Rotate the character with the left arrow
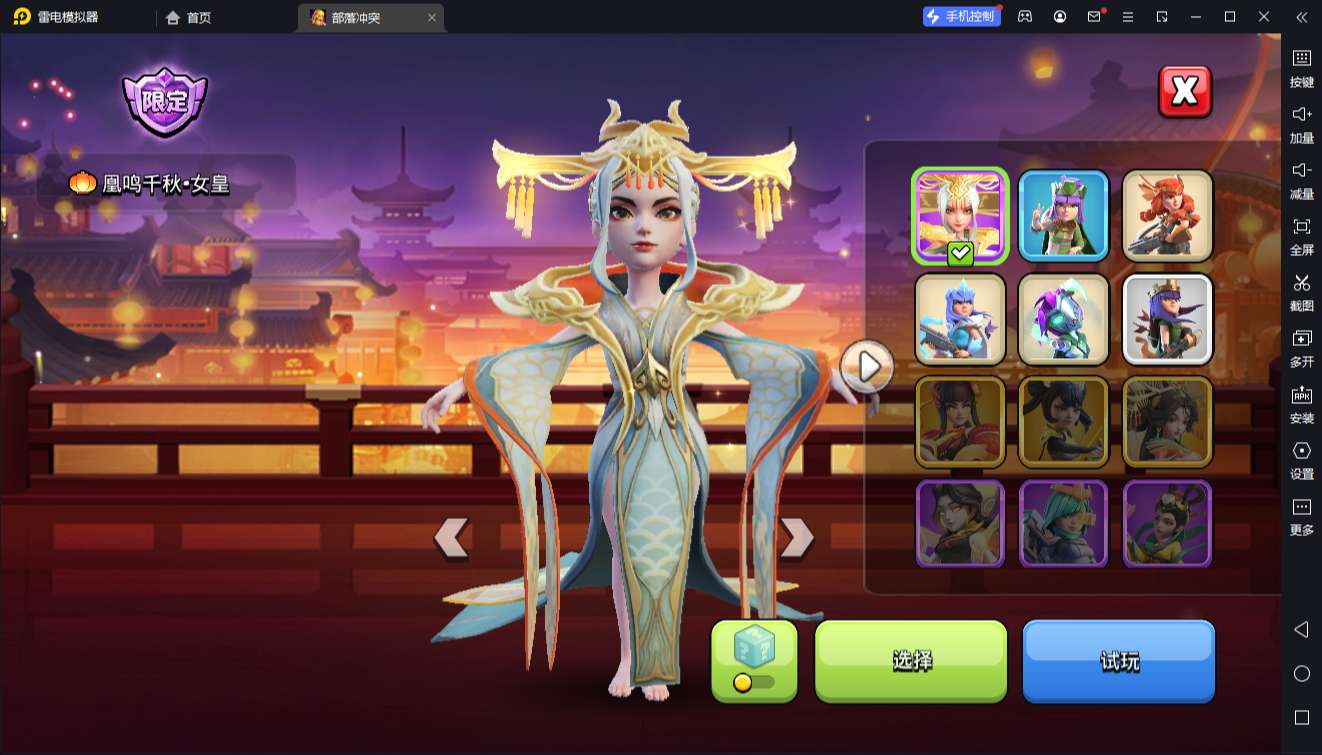The image size is (1322, 755). coord(451,538)
